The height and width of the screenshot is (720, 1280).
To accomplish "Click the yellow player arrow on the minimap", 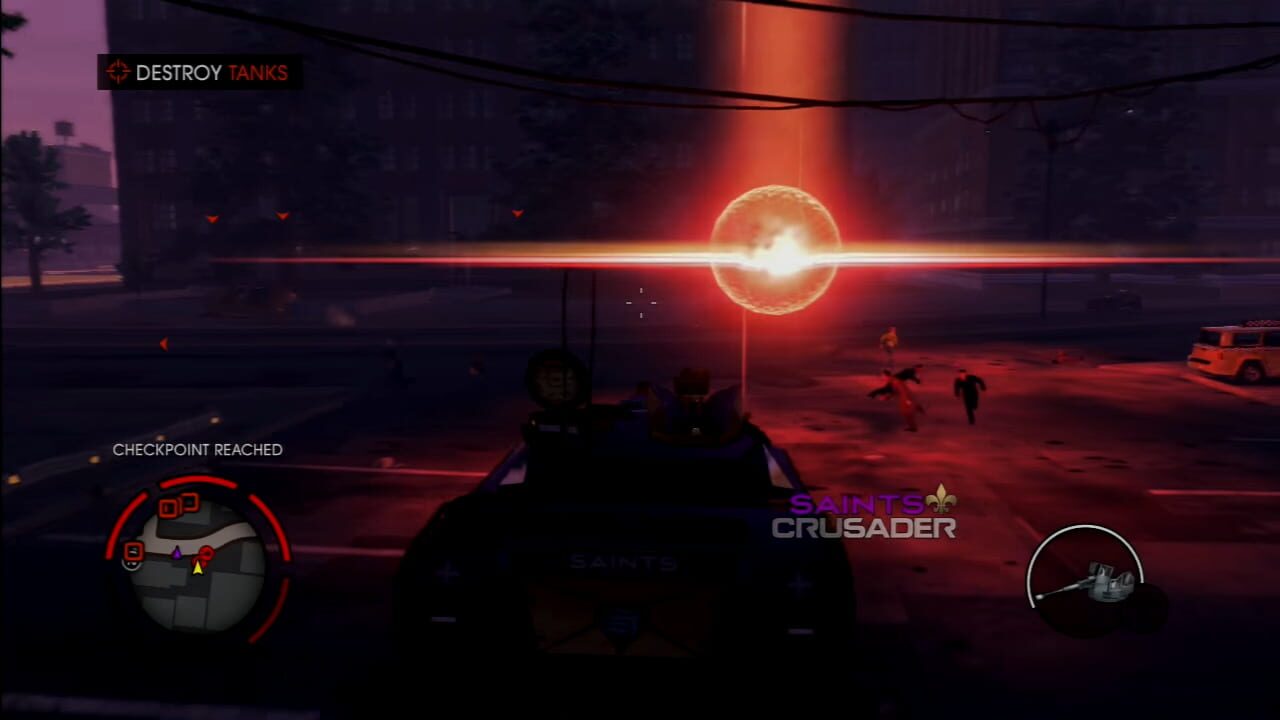I will click(198, 570).
